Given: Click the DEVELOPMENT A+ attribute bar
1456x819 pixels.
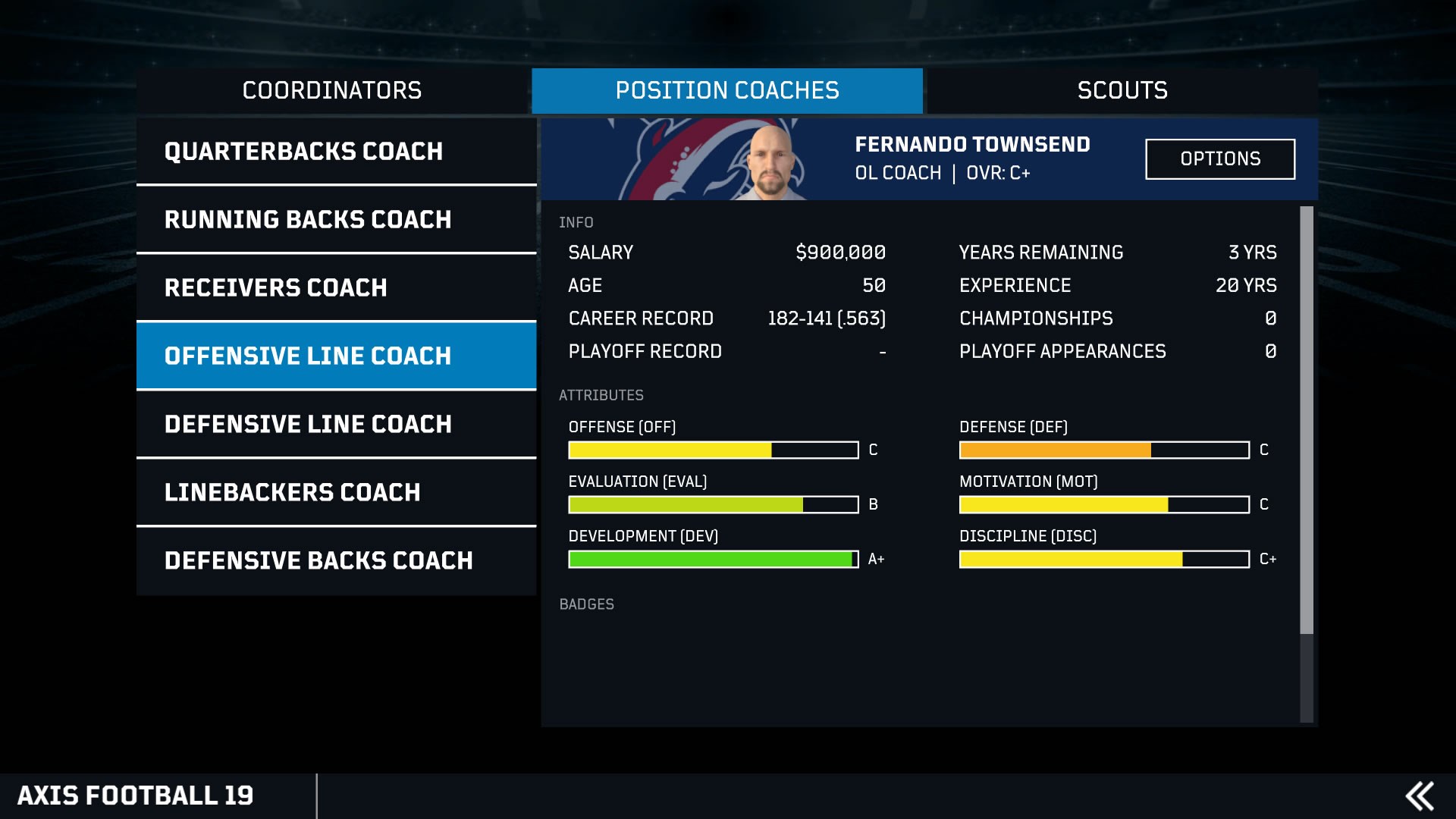Looking at the screenshot, I should [711, 559].
